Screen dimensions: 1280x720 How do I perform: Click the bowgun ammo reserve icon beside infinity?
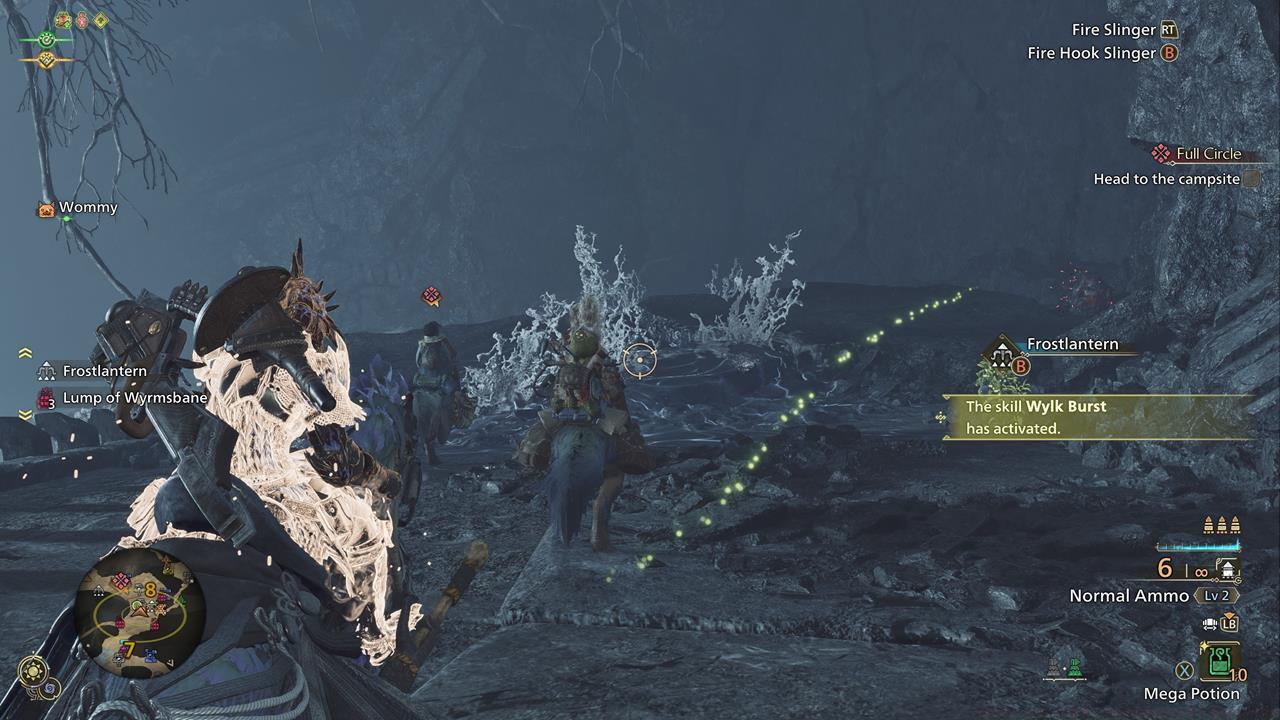pos(1228,570)
